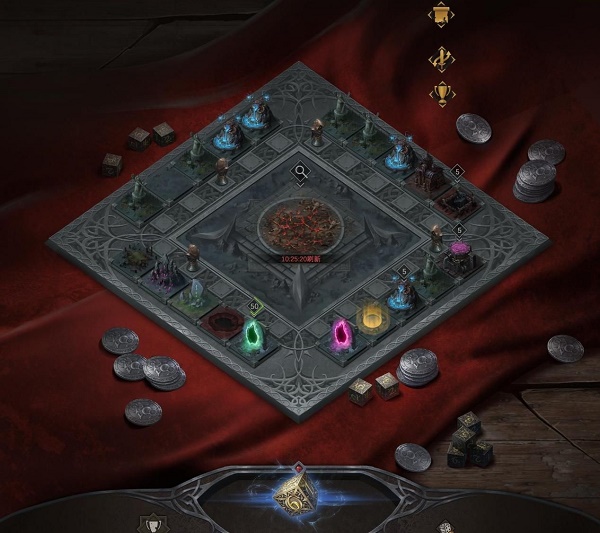The image size is (600, 533).
Task: Click the magnifying glass inspect icon
Action: 299,172
